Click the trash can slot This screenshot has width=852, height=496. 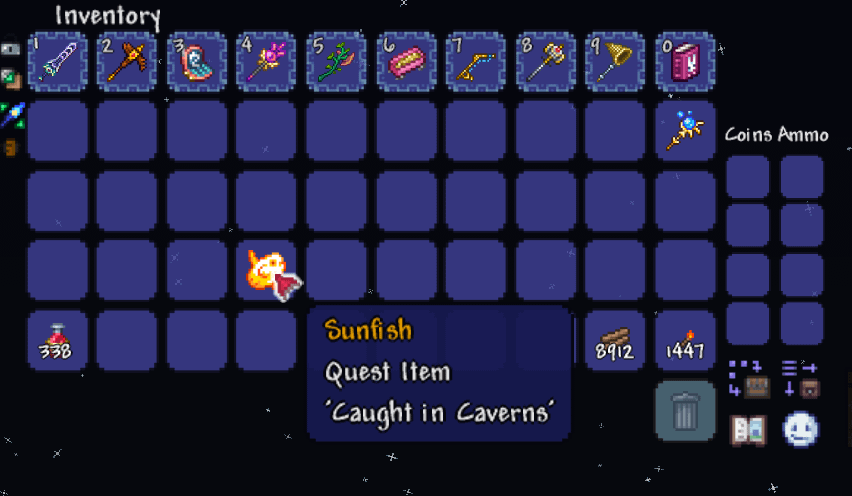pyautogui.click(x=687, y=410)
